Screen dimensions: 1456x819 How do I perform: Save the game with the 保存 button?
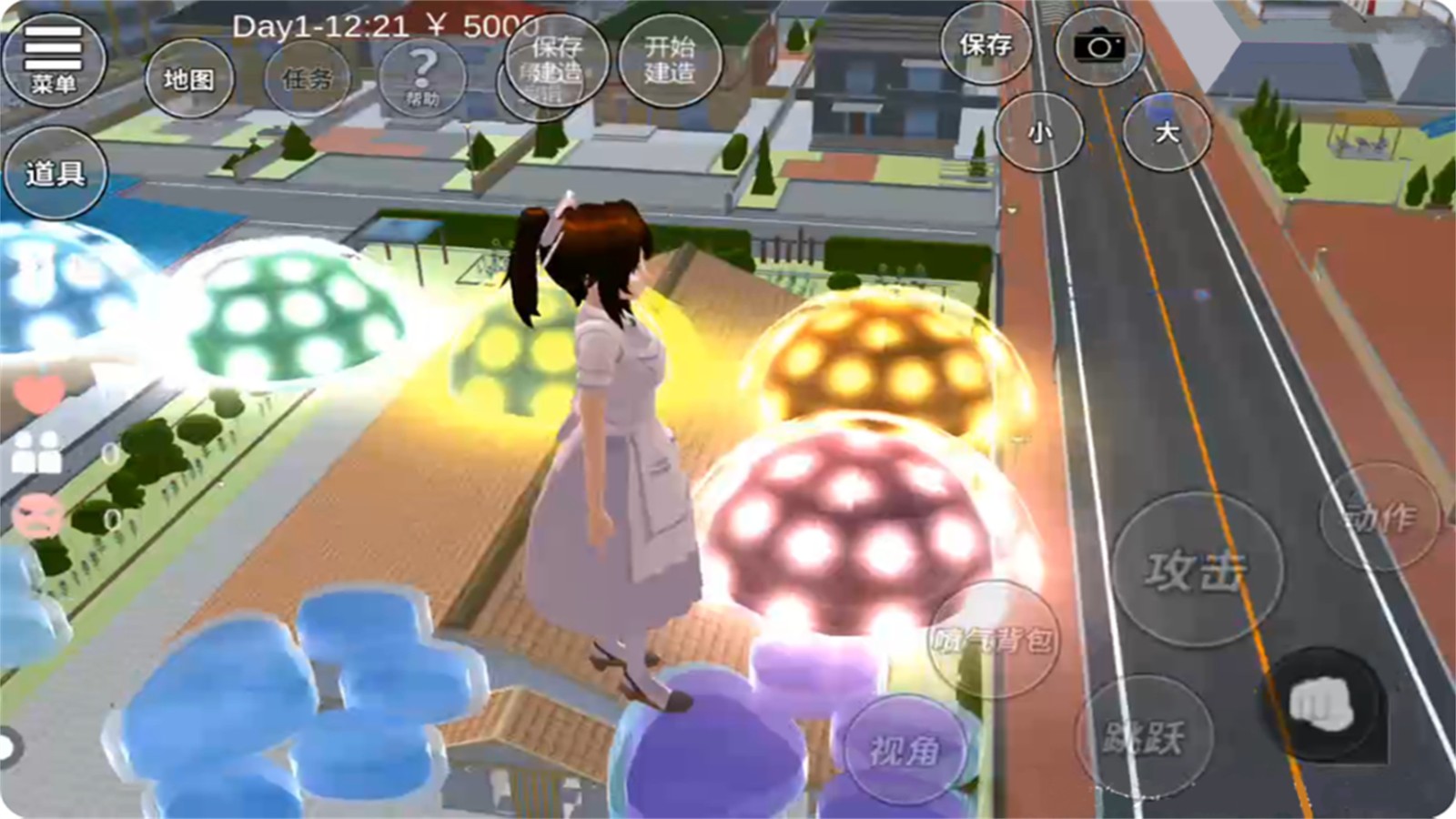tap(986, 45)
